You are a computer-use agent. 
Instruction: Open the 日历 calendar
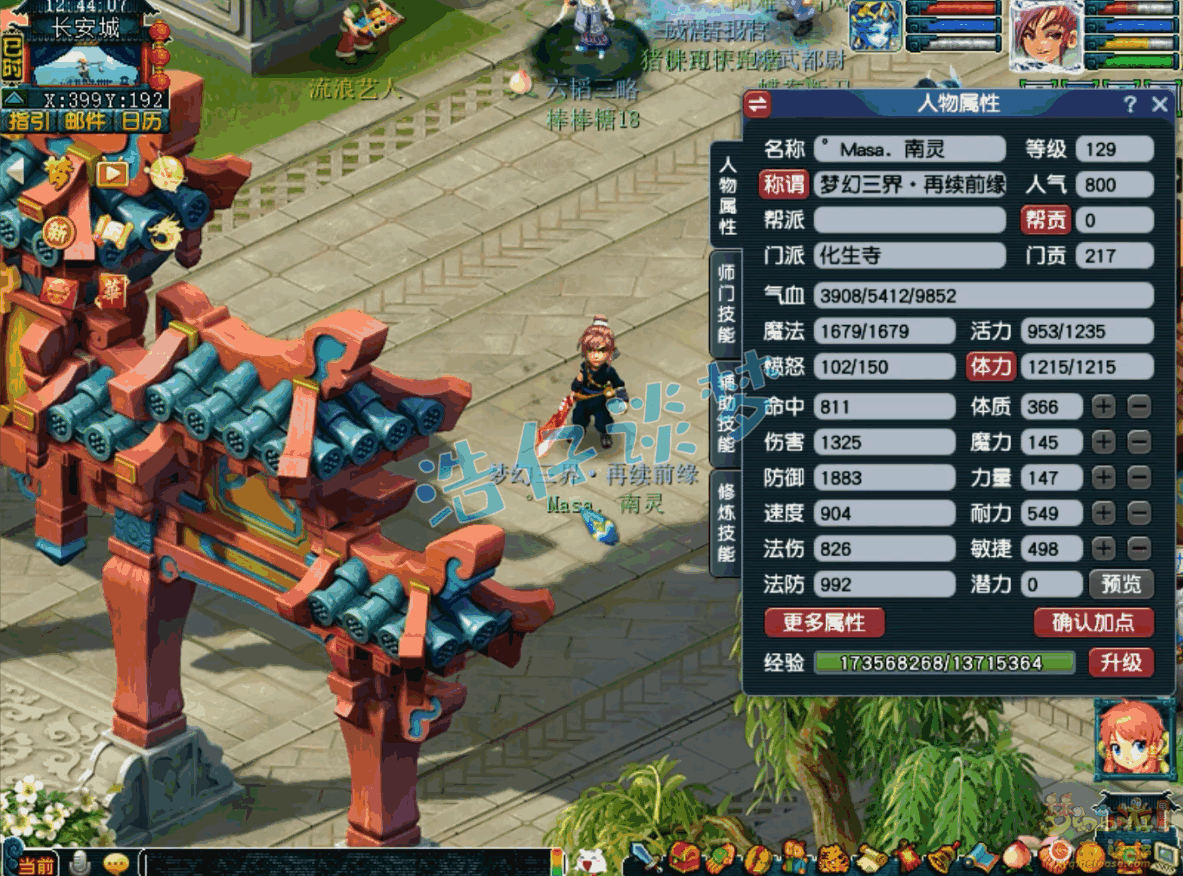coord(142,122)
